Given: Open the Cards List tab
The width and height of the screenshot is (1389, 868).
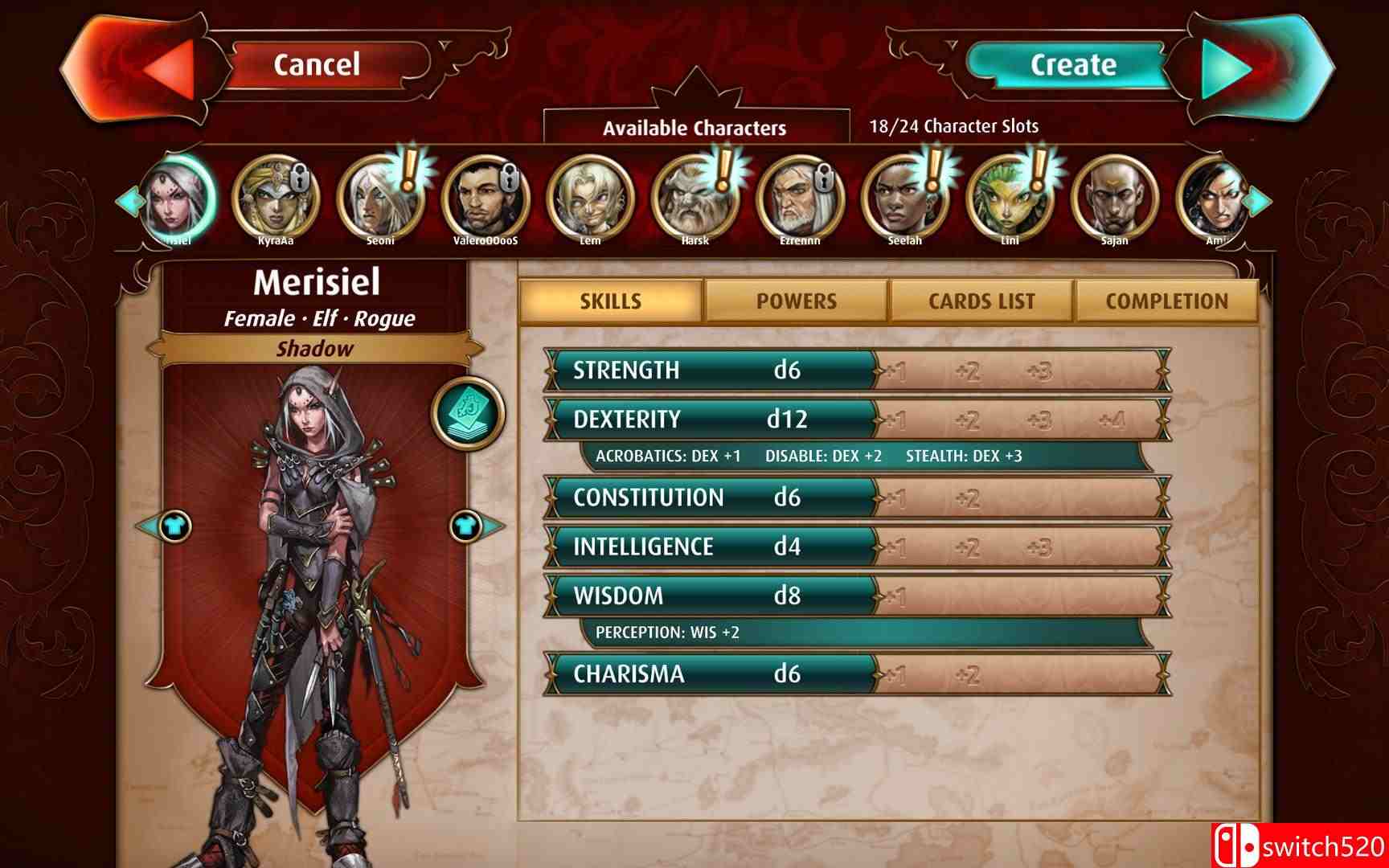Looking at the screenshot, I should click(x=981, y=301).
